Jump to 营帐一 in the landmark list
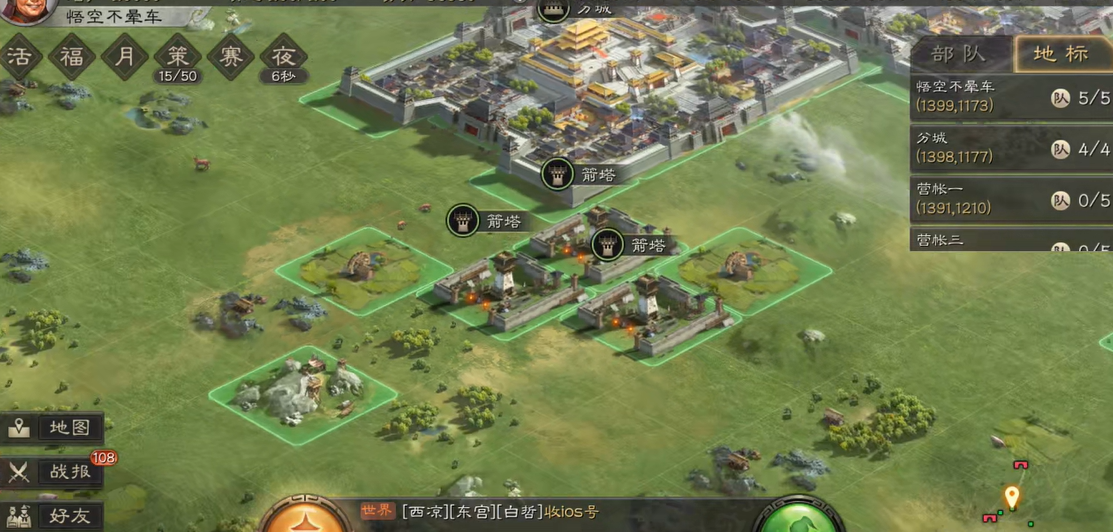 click(x=1010, y=199)
